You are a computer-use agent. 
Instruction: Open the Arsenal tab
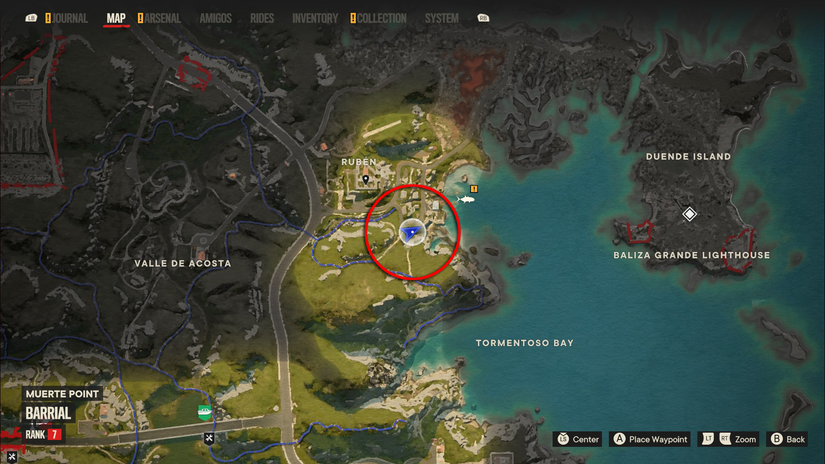point(163,18)
